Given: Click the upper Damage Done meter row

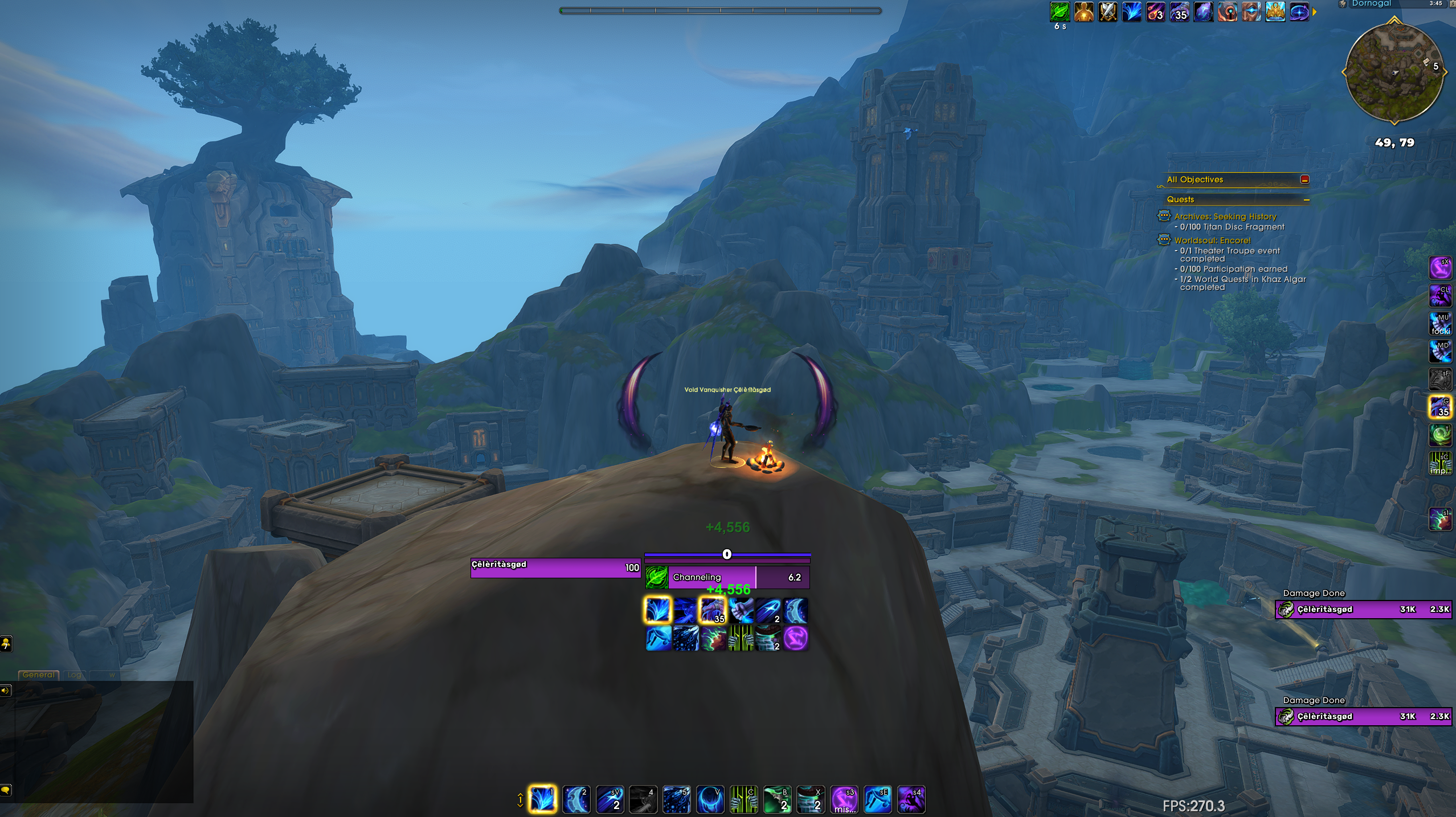Looking at the screenshot, I should [x=1364, y=609].
